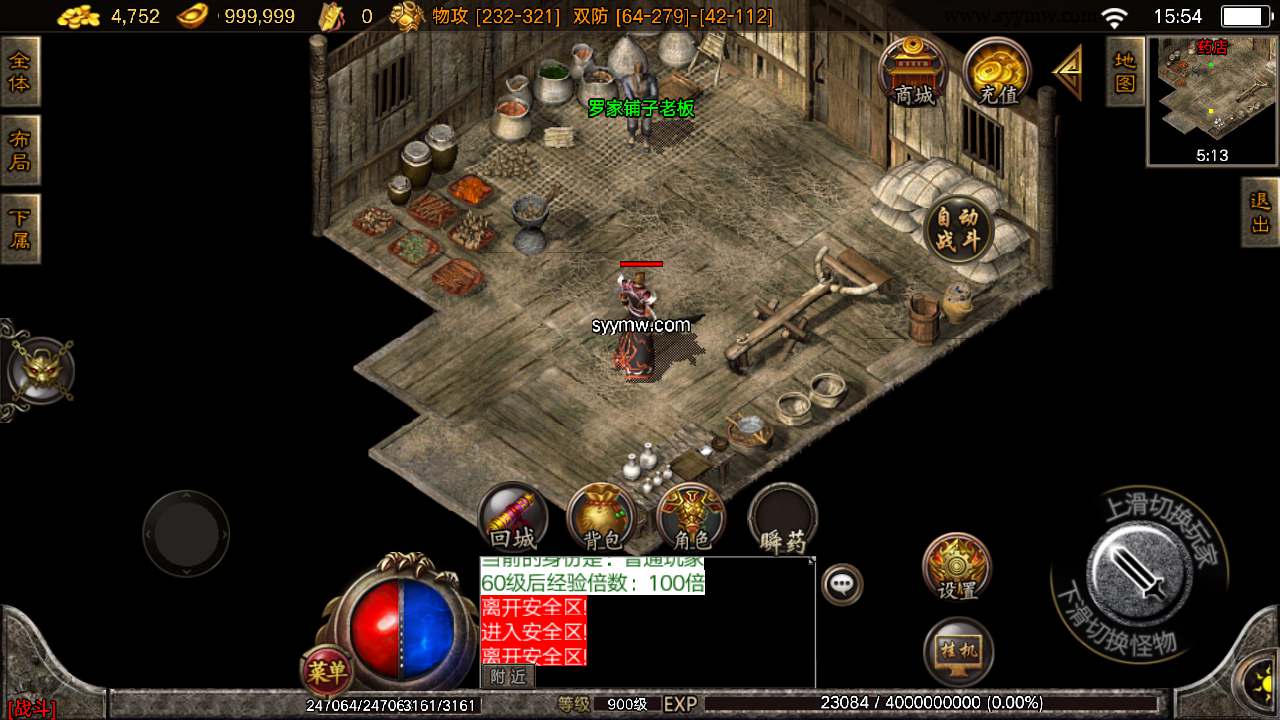Open the 布局 layout button
The image size is (1280, 720).
20,150
